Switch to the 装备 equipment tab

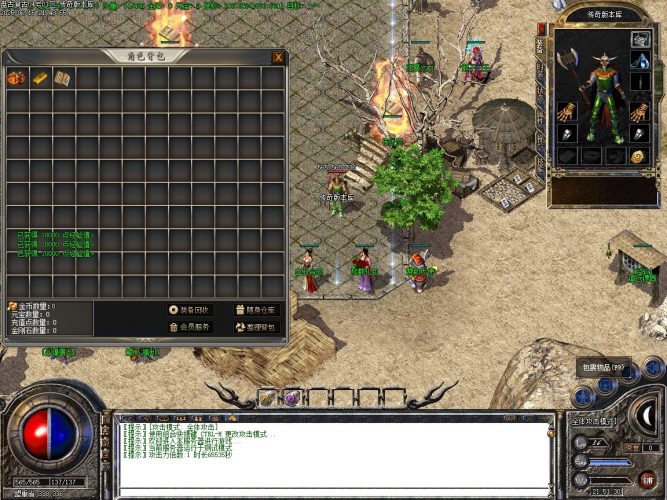(x=541, y=47)
